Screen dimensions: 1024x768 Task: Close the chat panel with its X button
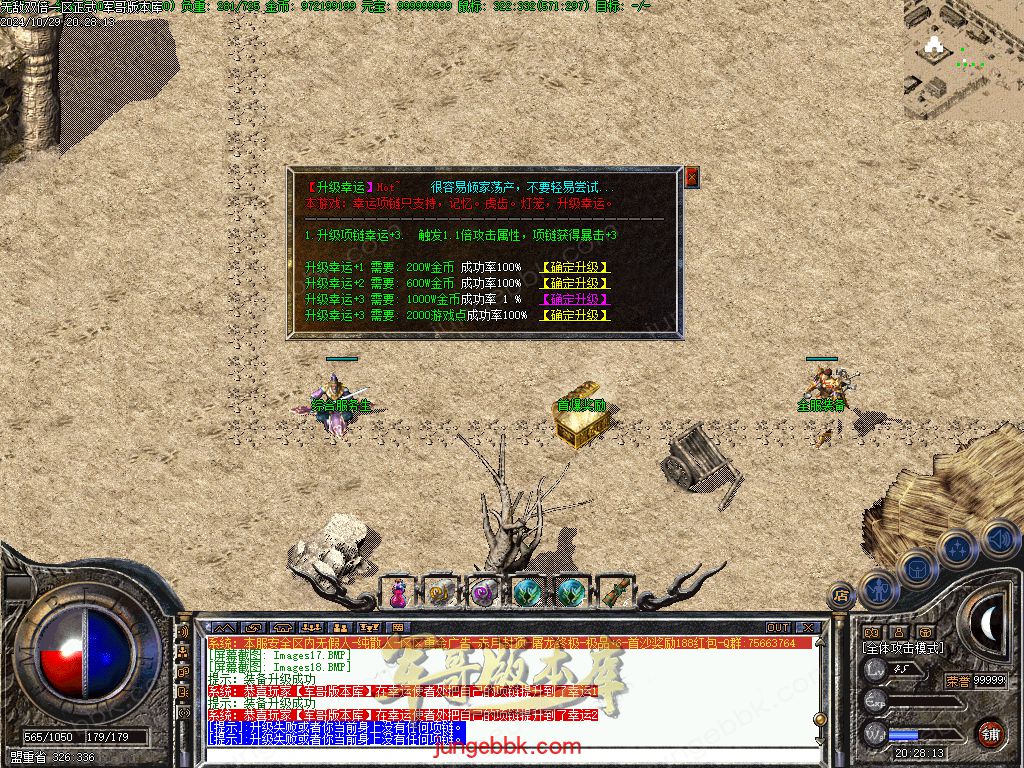pyautogui.click(x=809, y=628)
